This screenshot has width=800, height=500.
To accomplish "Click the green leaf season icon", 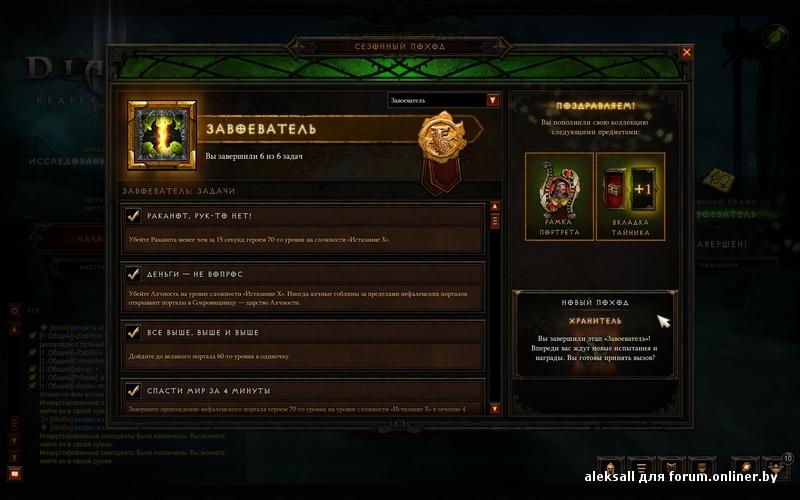I will 775,36.
